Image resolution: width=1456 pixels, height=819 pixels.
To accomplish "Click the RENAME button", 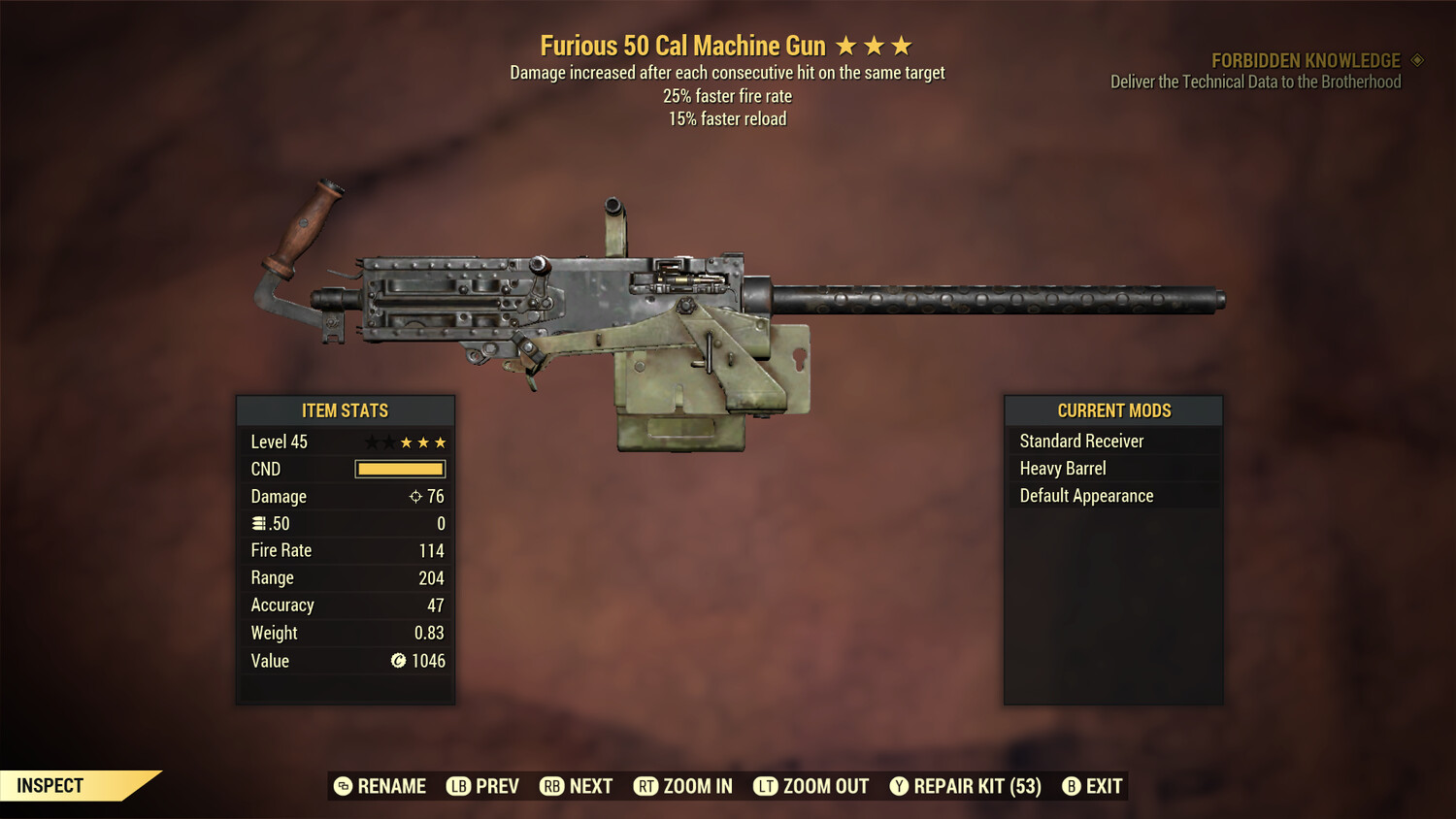I will (393, 786).
